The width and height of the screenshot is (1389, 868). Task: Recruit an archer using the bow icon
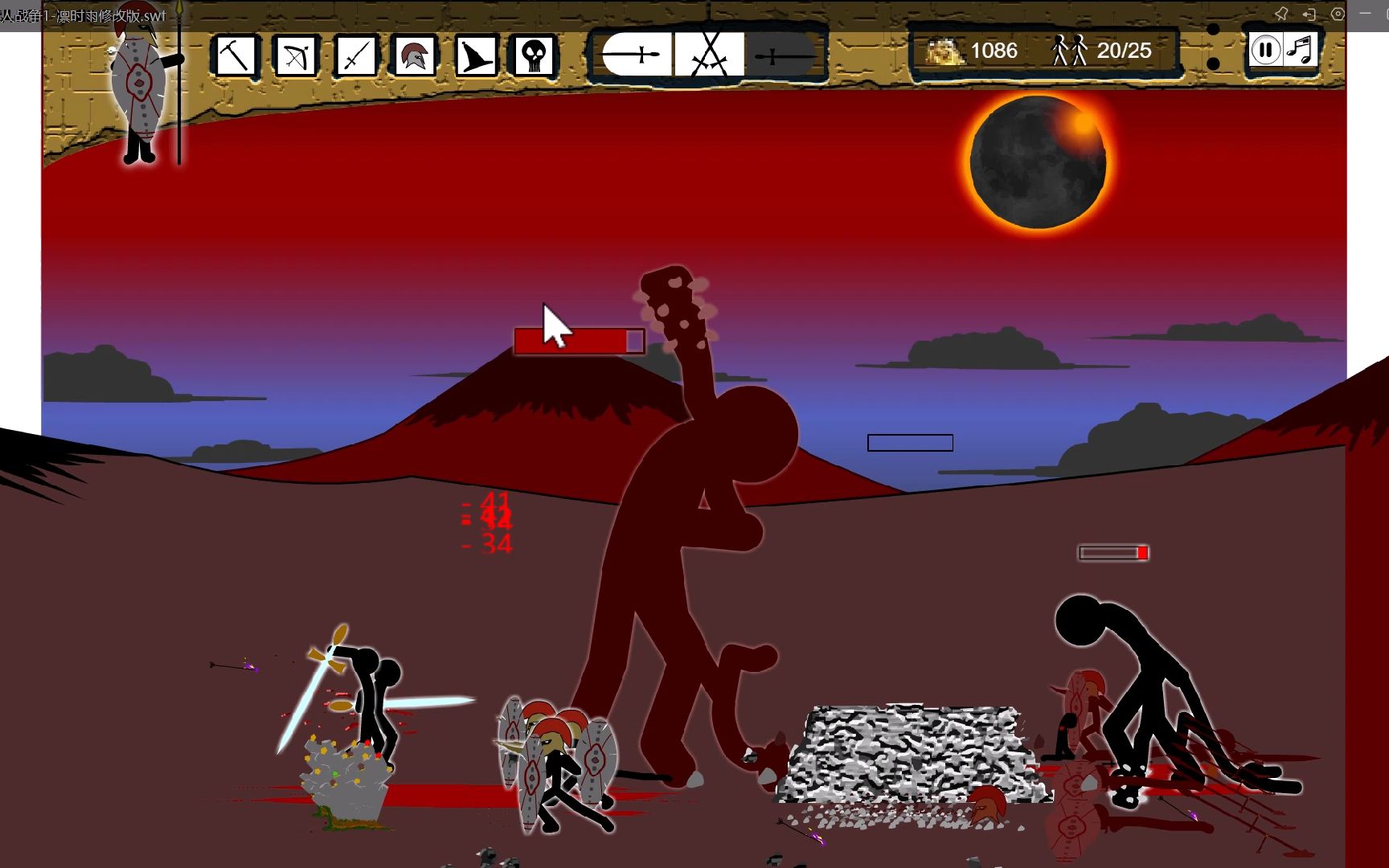(x=295, y=55)
